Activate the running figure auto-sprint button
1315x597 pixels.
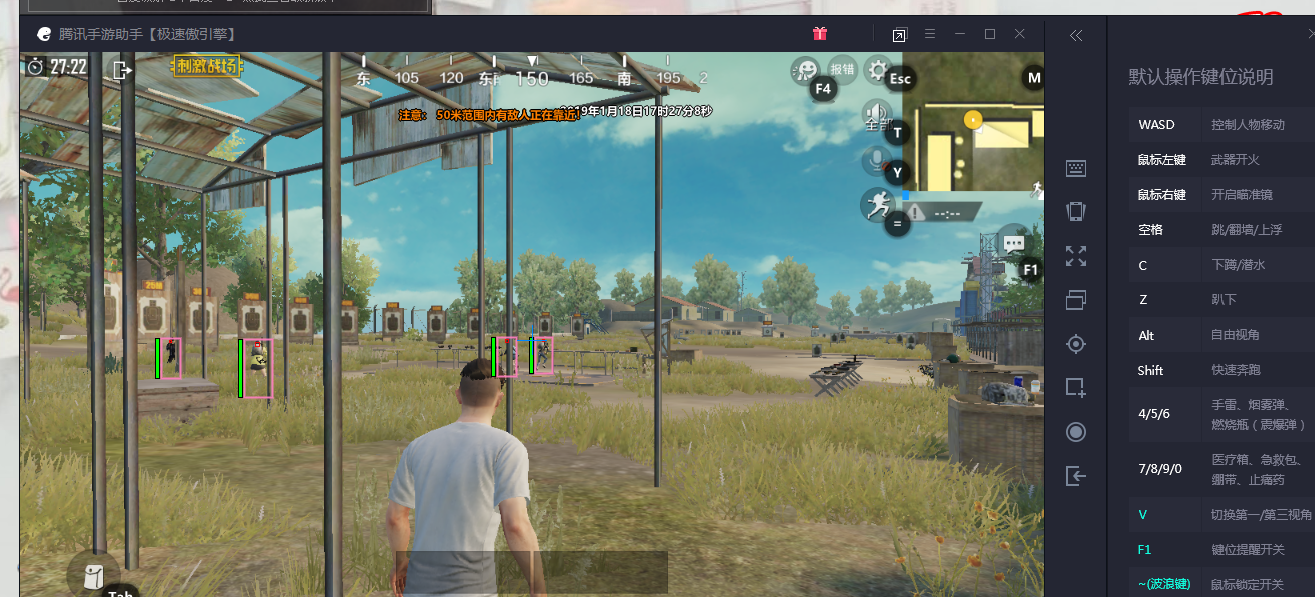(x=877, y=205)
